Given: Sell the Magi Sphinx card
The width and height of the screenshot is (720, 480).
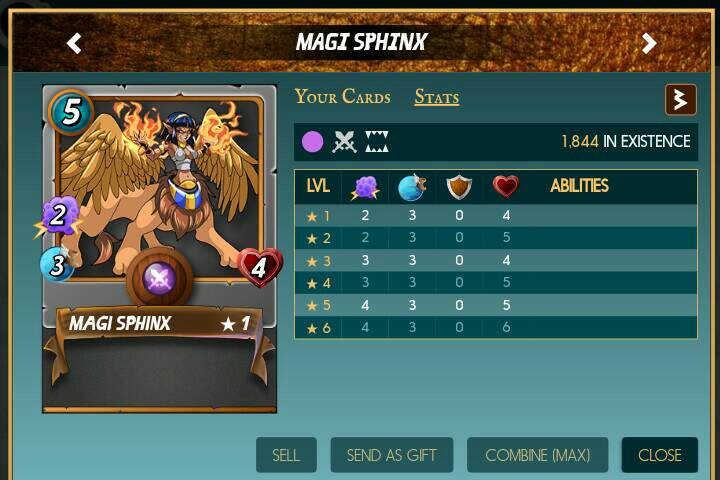Looking at the screenshot, I should coord(286,455).
